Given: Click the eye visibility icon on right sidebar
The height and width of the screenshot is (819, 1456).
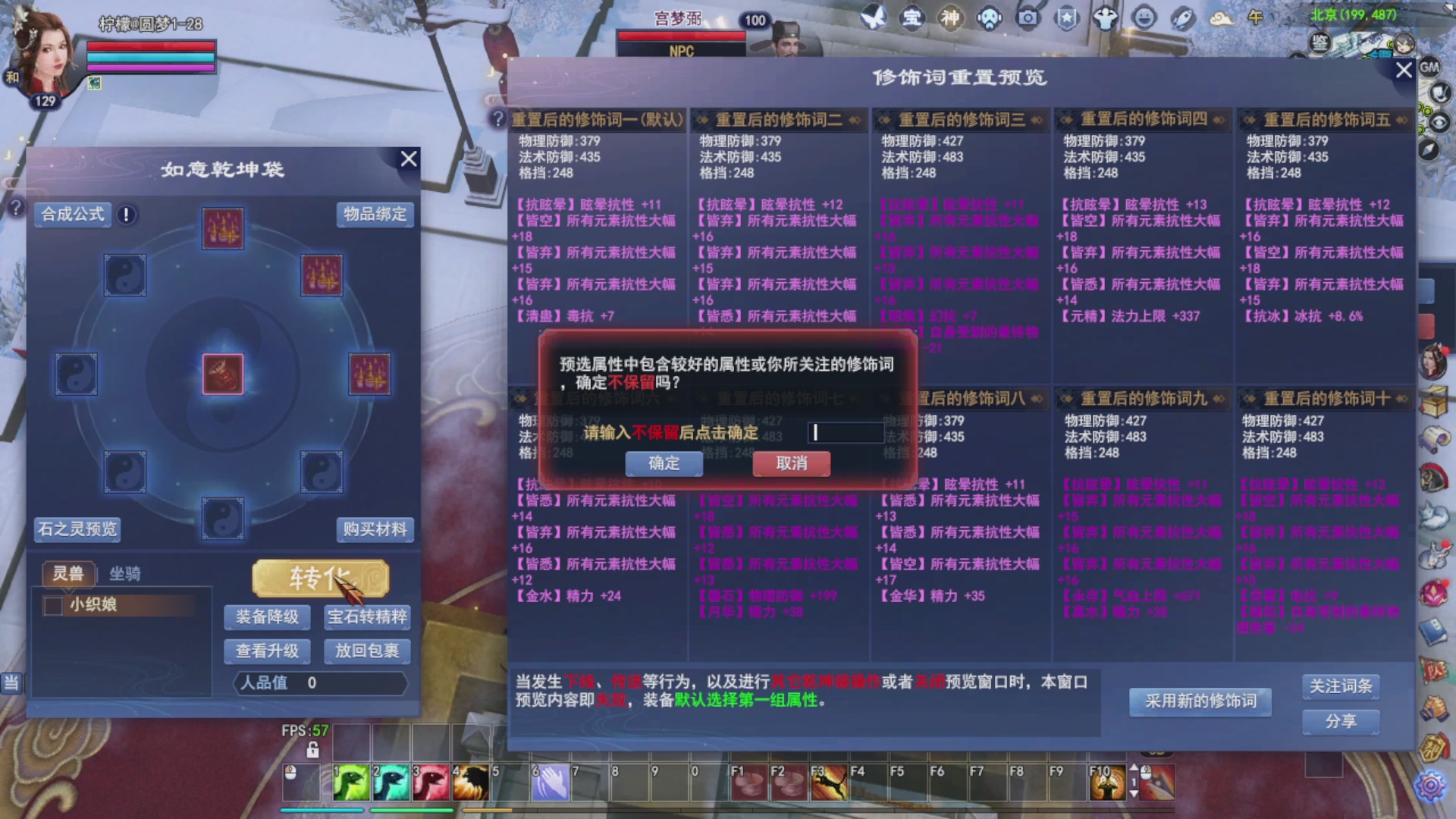Looking at the screenshot, I should click(x=1439, y=123).
